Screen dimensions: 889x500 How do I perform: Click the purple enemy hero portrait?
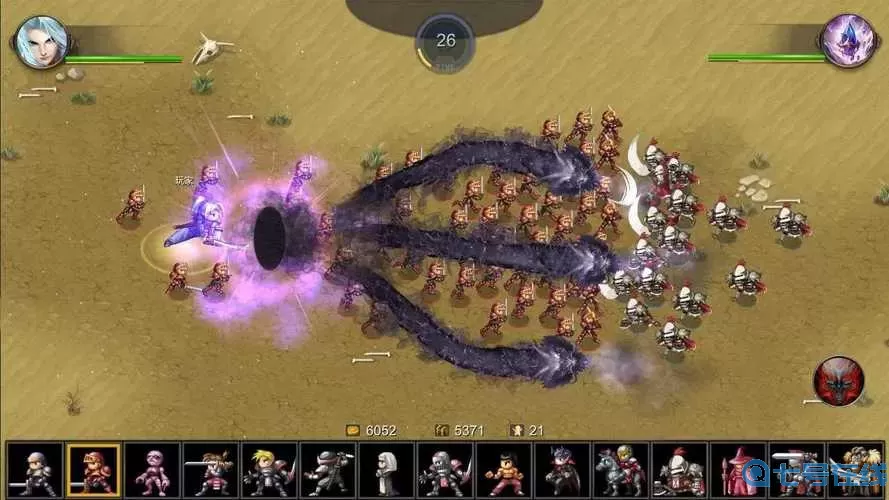[x=848, y=41]
